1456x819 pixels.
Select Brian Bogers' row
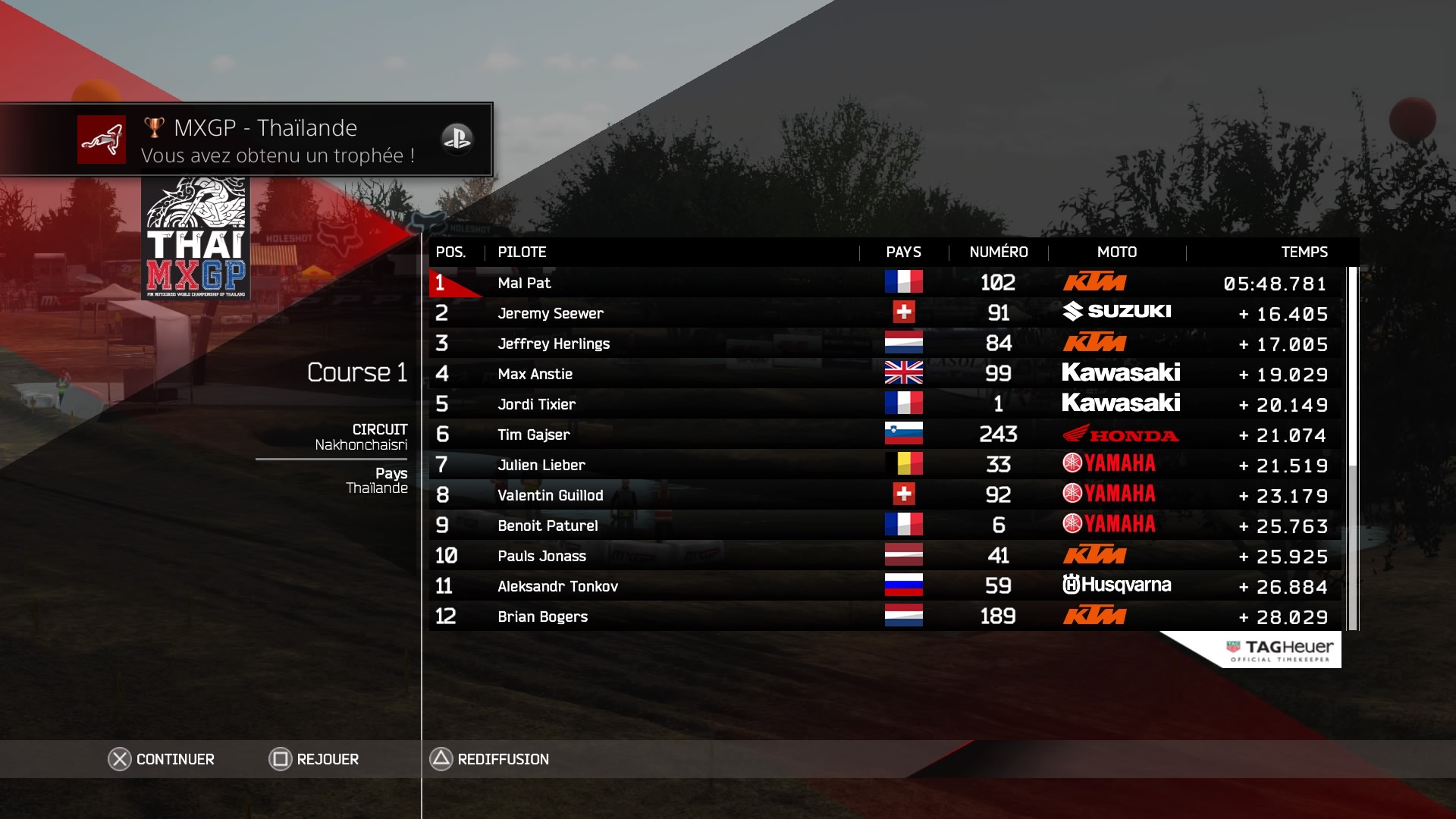click(884, 617)
